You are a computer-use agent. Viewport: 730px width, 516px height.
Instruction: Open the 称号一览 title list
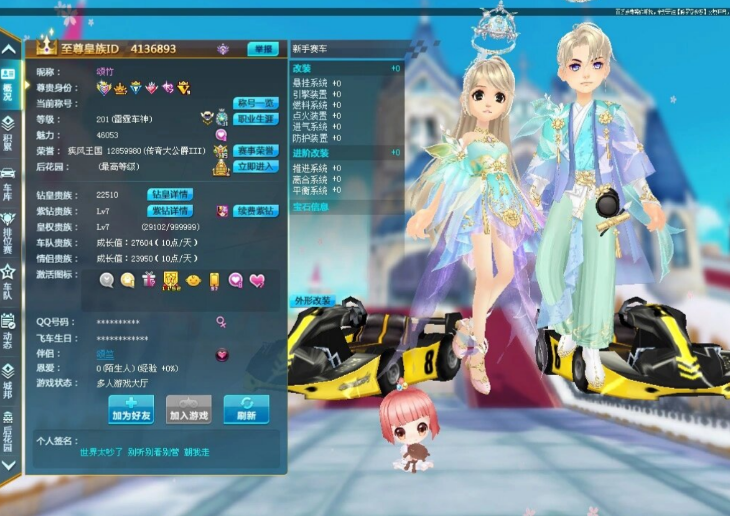point(255,103)
